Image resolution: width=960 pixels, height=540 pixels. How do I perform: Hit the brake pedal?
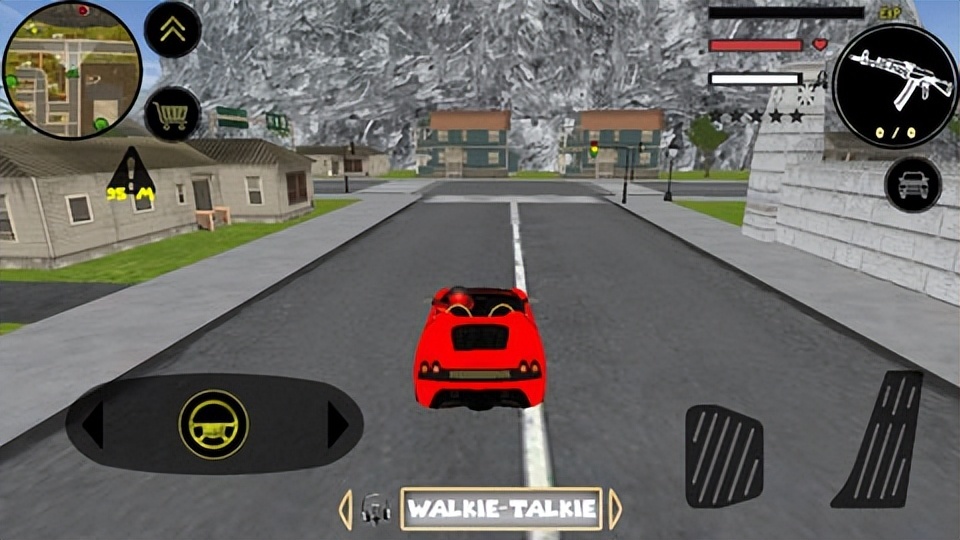click(x=724, y=455)
